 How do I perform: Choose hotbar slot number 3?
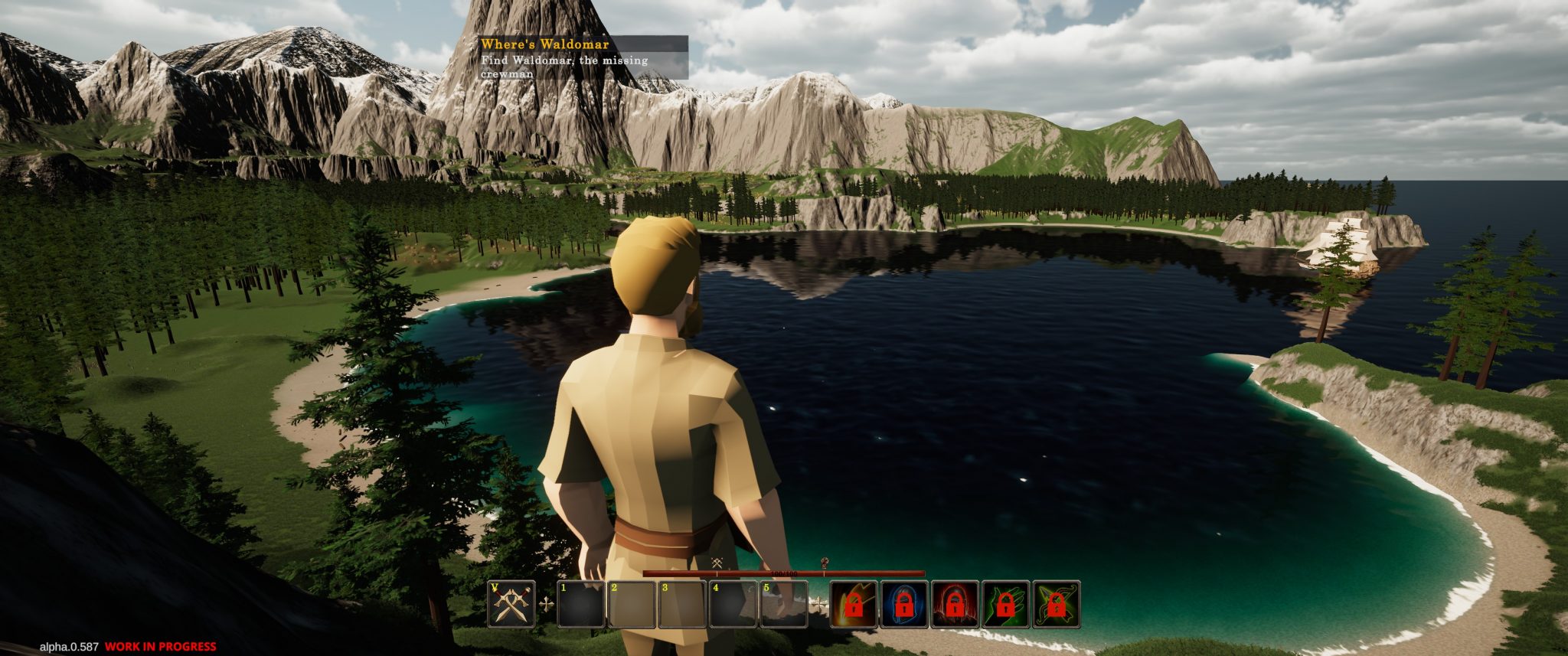682,605
